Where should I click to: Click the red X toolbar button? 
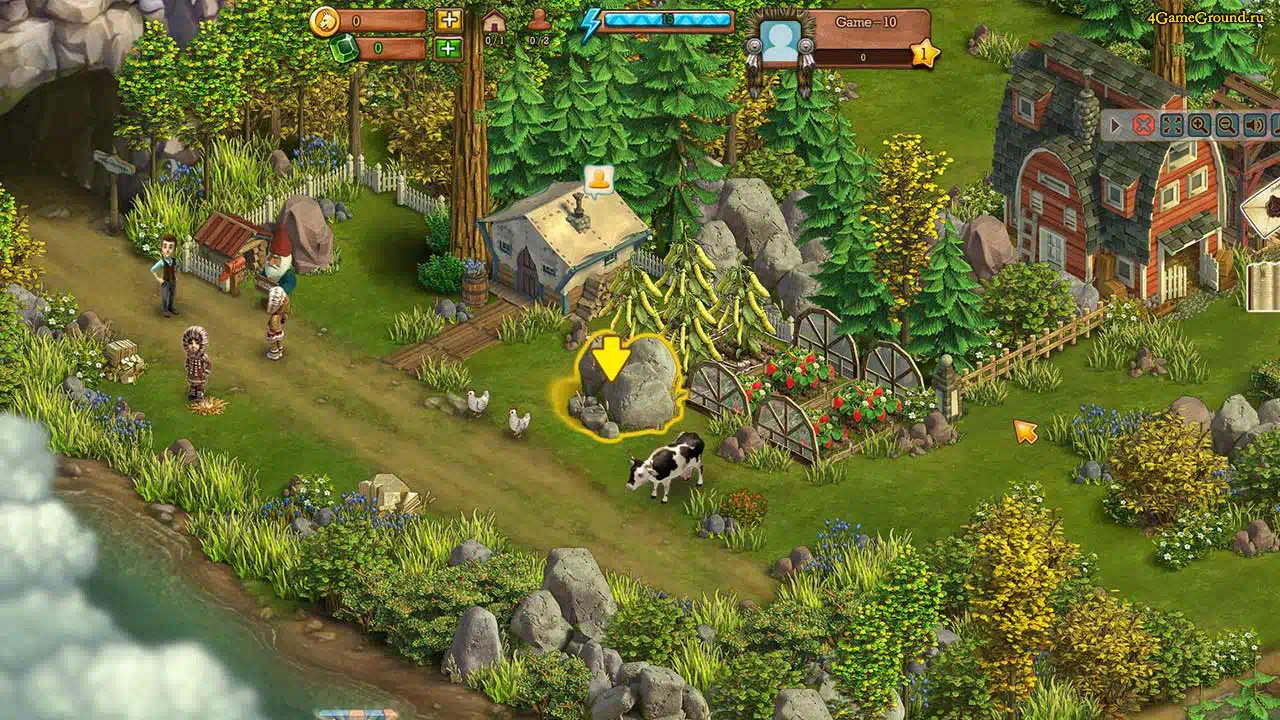point(1143,125)
